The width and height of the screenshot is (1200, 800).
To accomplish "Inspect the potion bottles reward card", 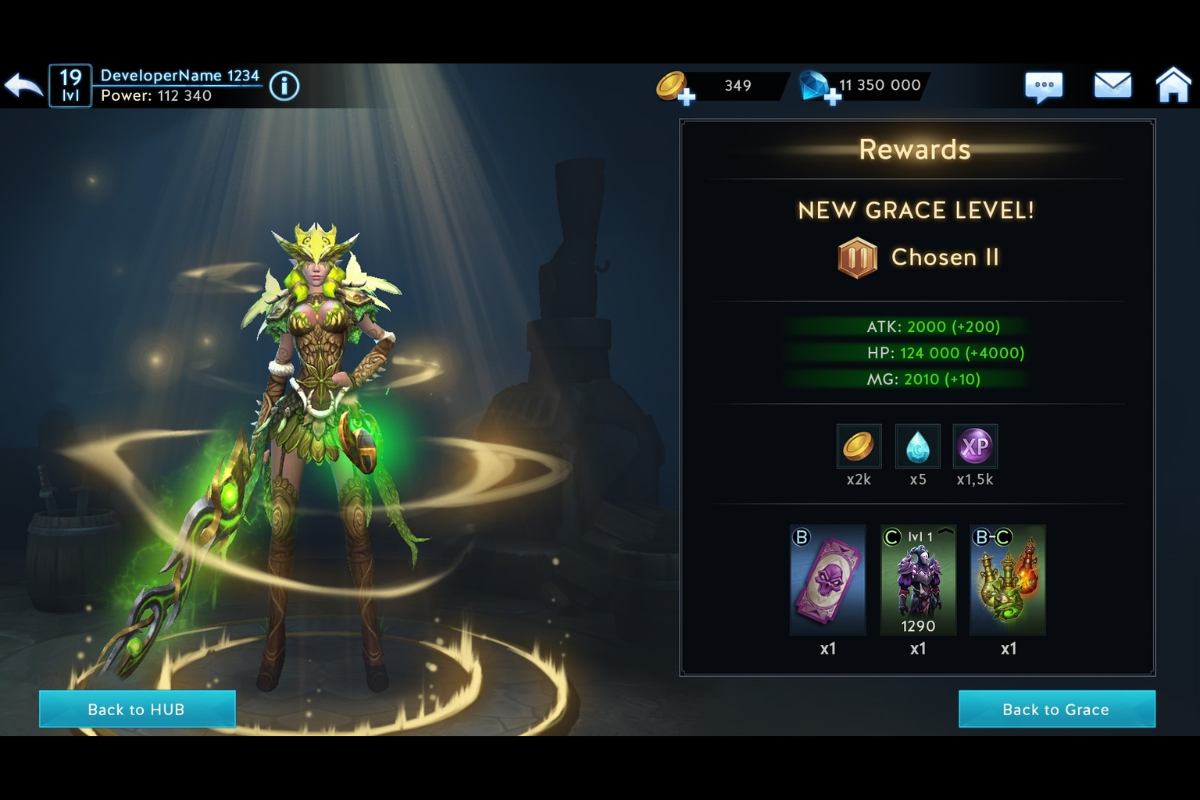I will click(x=1008, y=580).
